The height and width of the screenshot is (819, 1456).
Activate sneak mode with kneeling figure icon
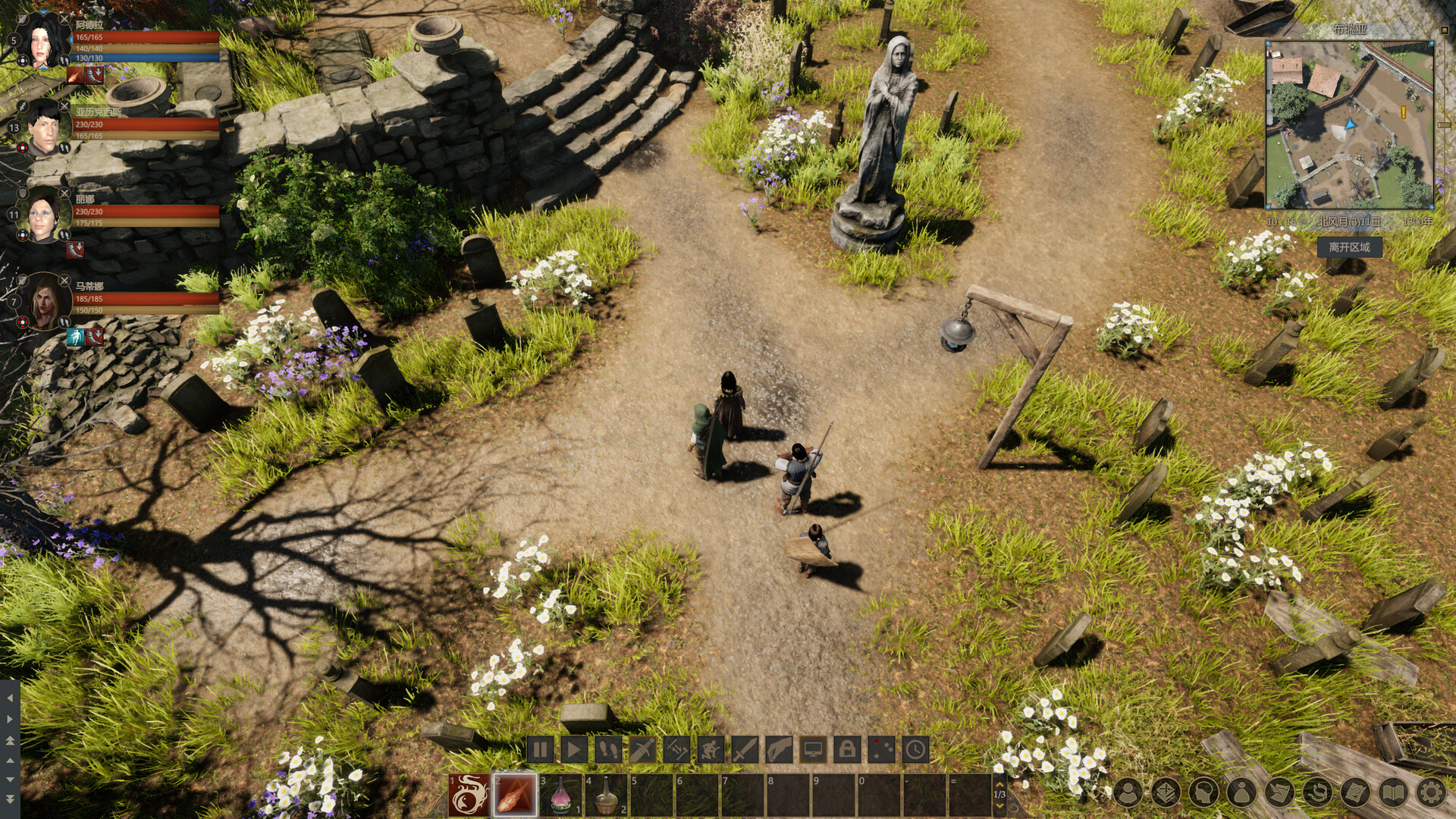point(709,750)
